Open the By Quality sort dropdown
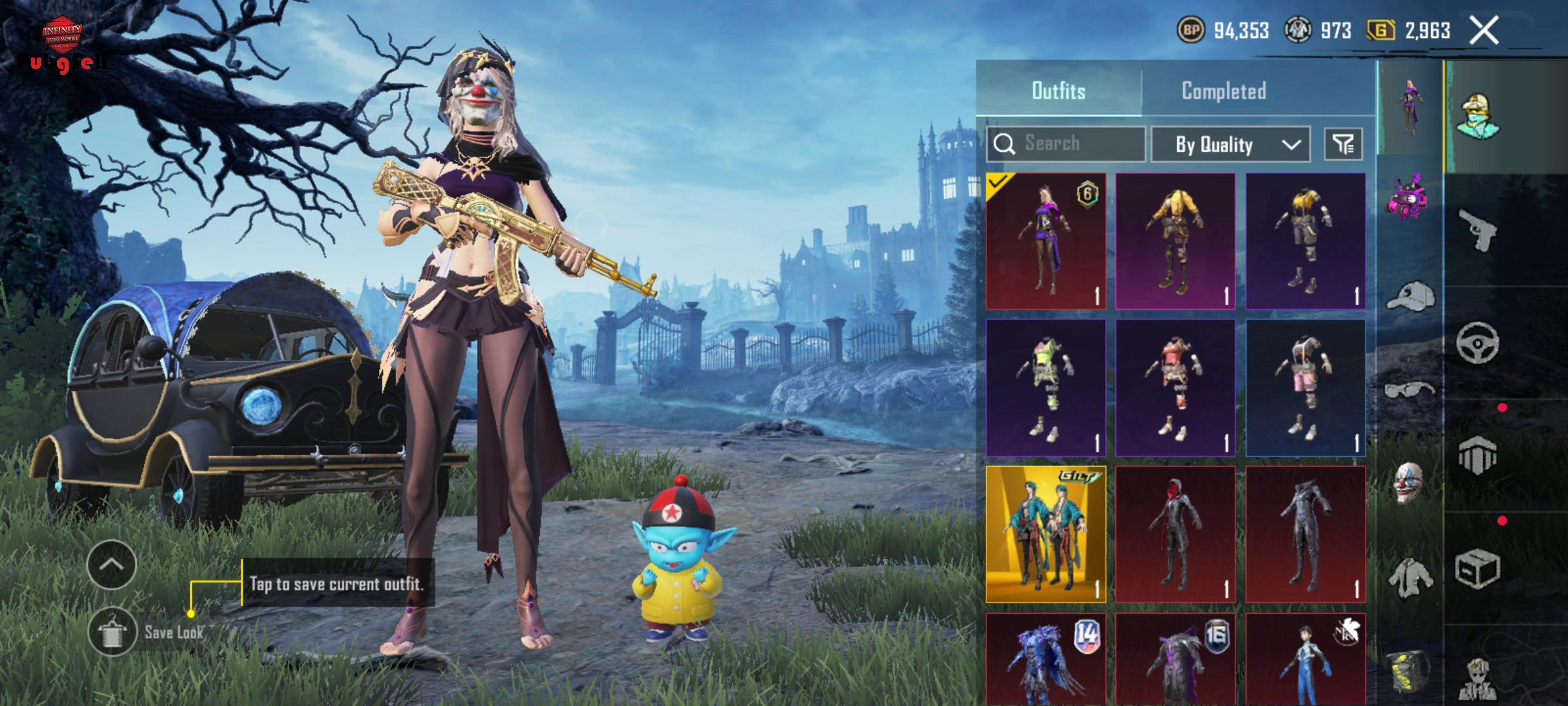The image size is (1568, 706). click(x=1230, y=144)
